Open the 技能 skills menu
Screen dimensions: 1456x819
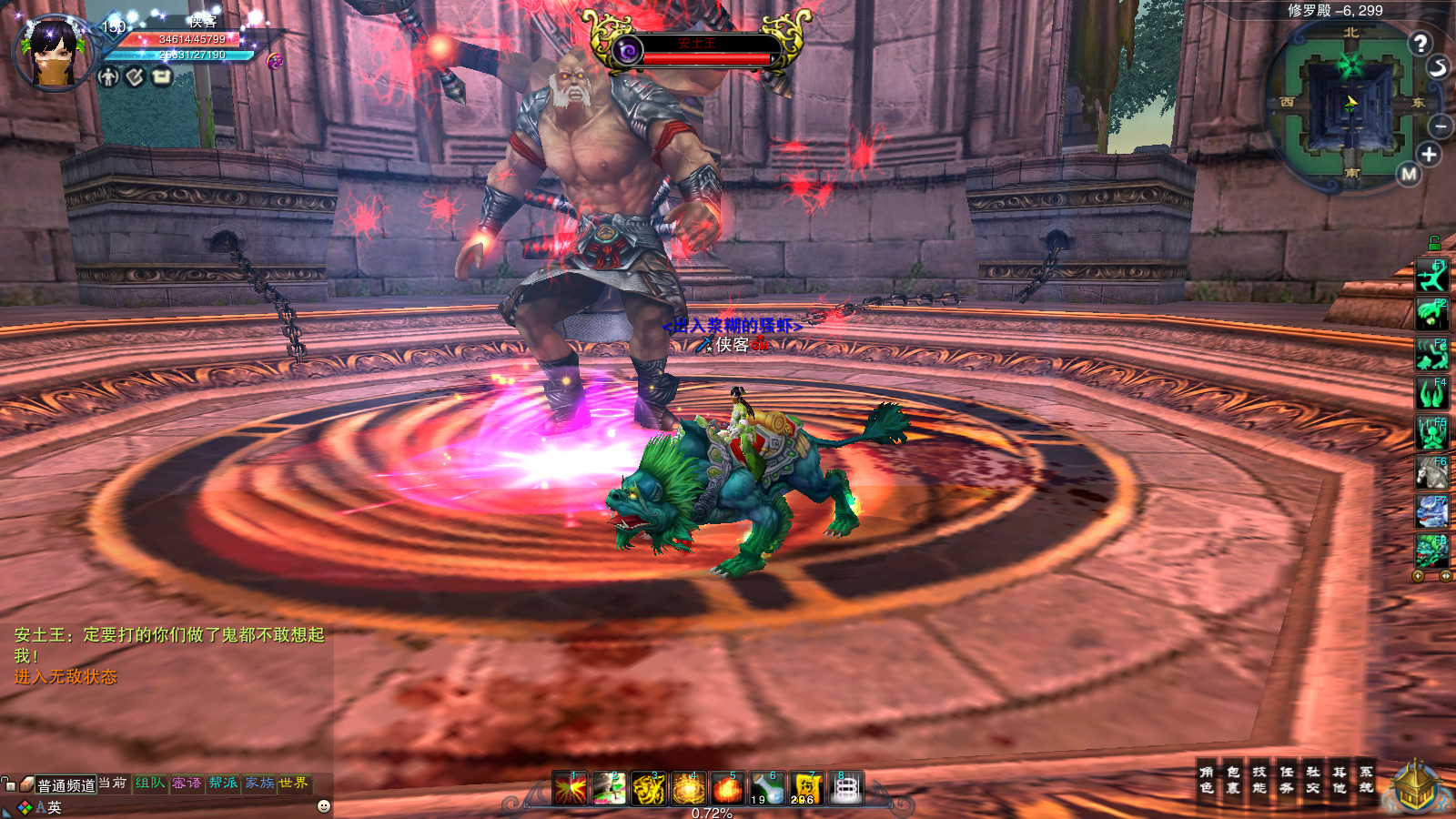click(1259, 780)
